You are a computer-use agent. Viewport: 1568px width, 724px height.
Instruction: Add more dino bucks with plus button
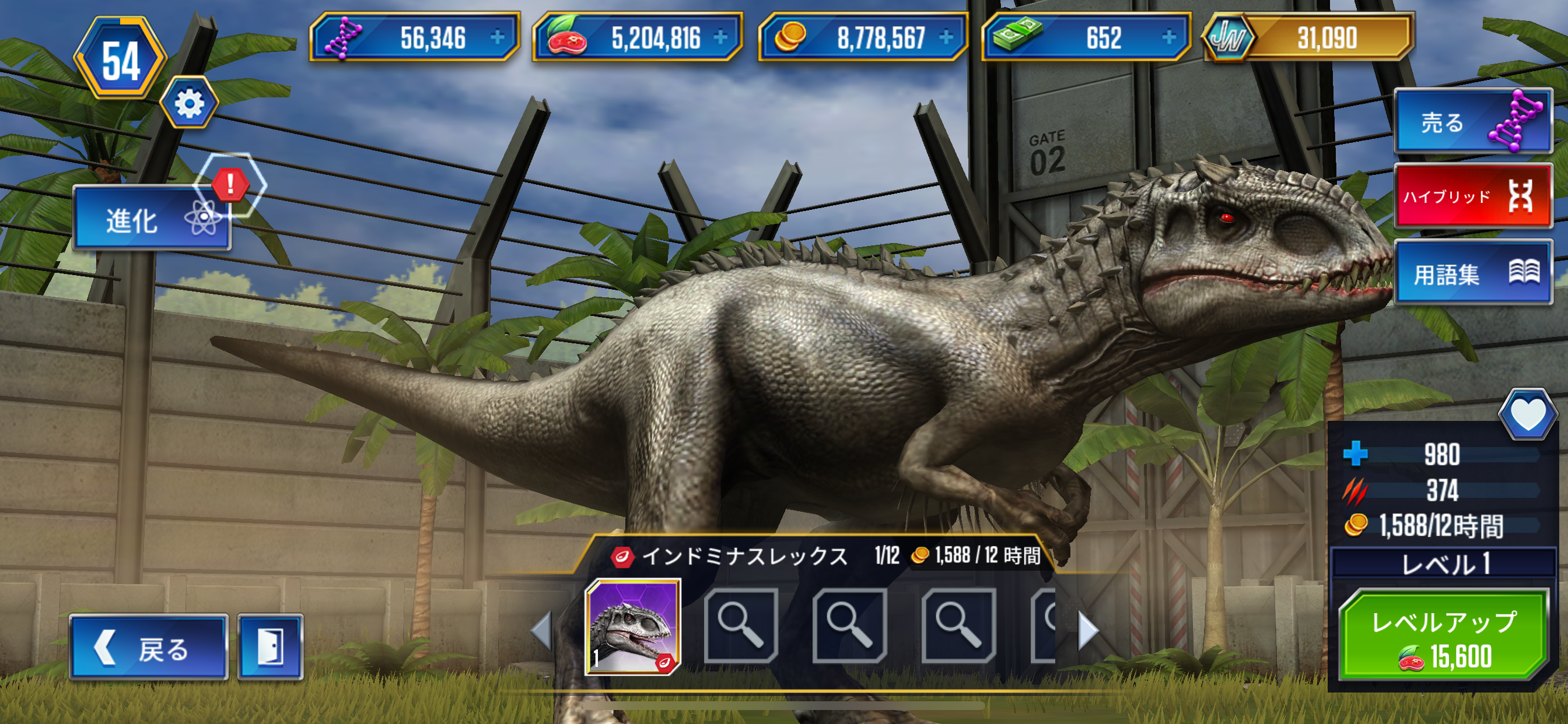point(1168,38)
